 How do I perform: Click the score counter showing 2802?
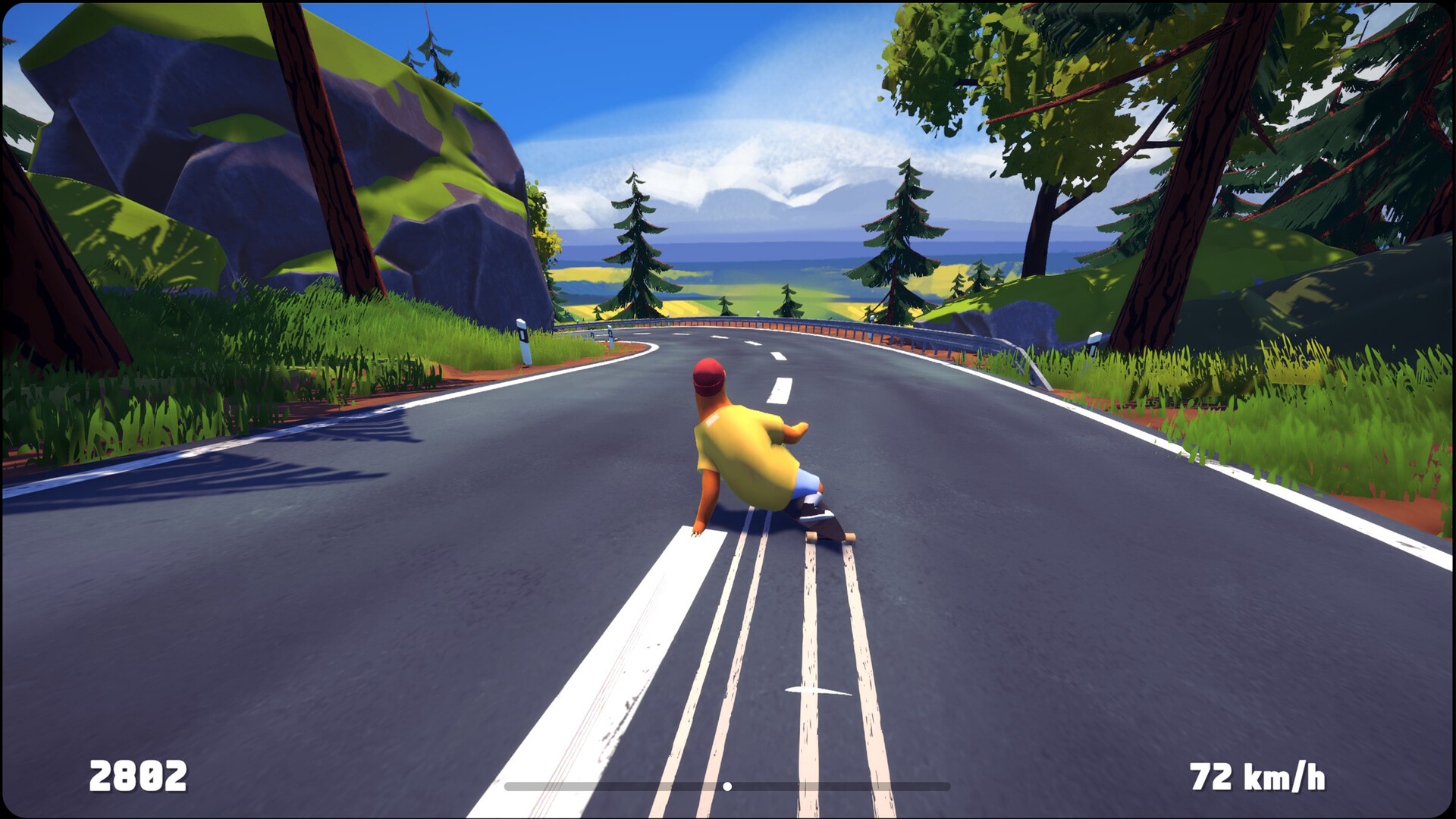coord(140,775)
